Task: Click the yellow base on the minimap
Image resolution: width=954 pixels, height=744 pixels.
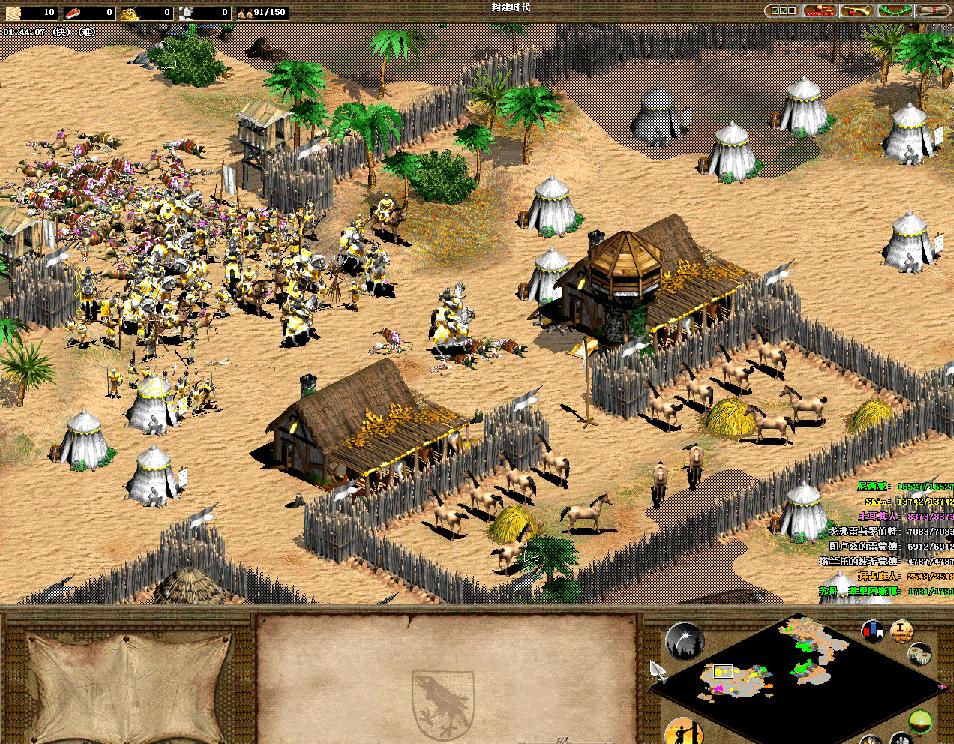Action: 722,672
